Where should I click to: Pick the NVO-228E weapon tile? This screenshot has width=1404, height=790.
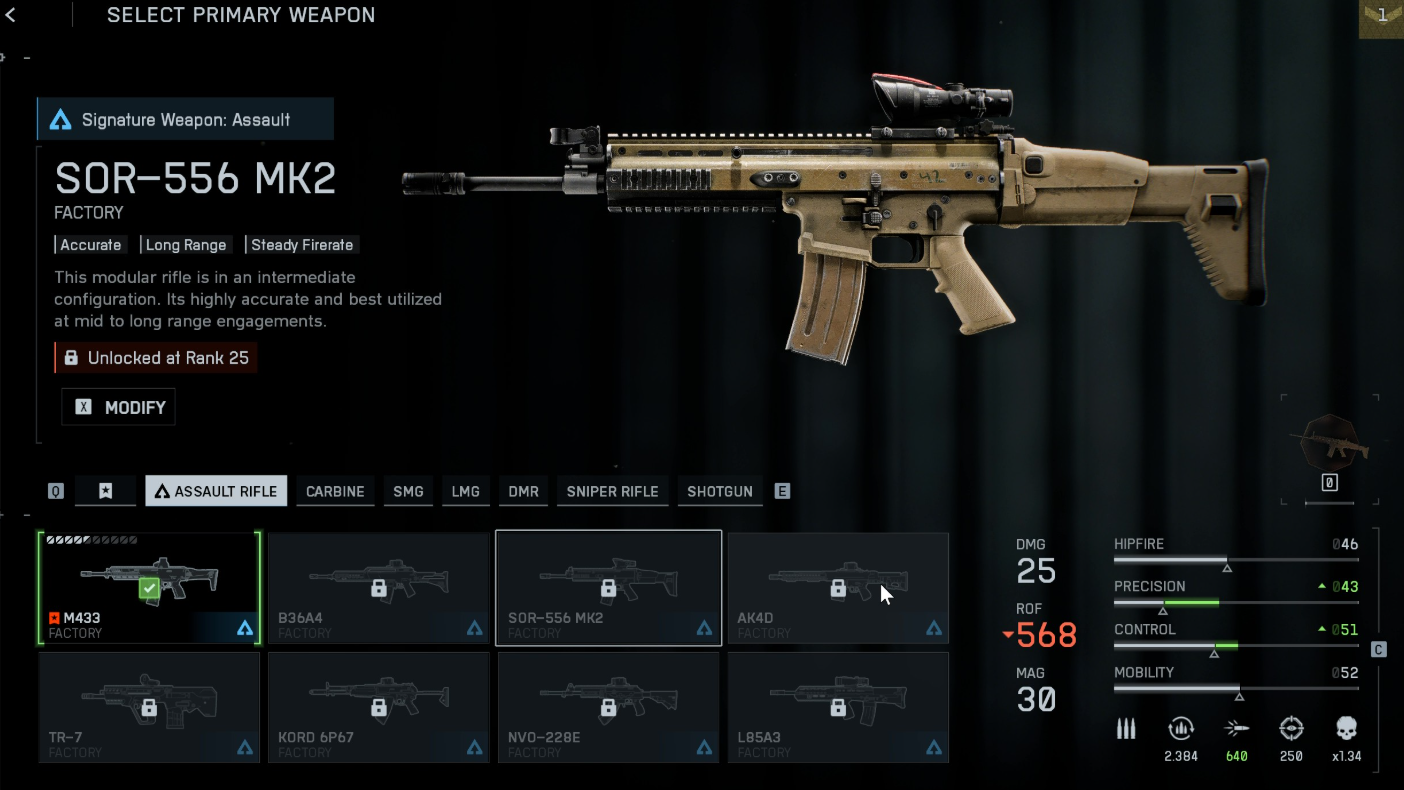pos(608,707)
